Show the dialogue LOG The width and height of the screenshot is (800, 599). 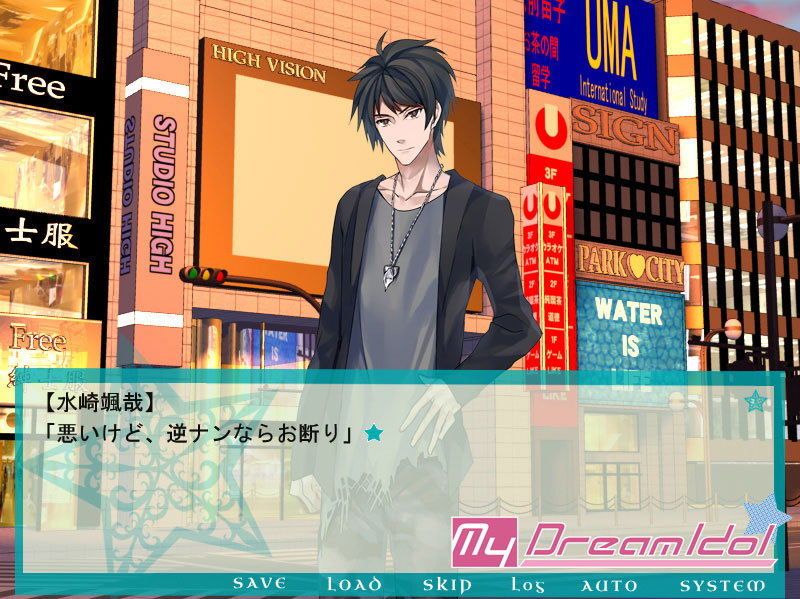click(526, 584)
